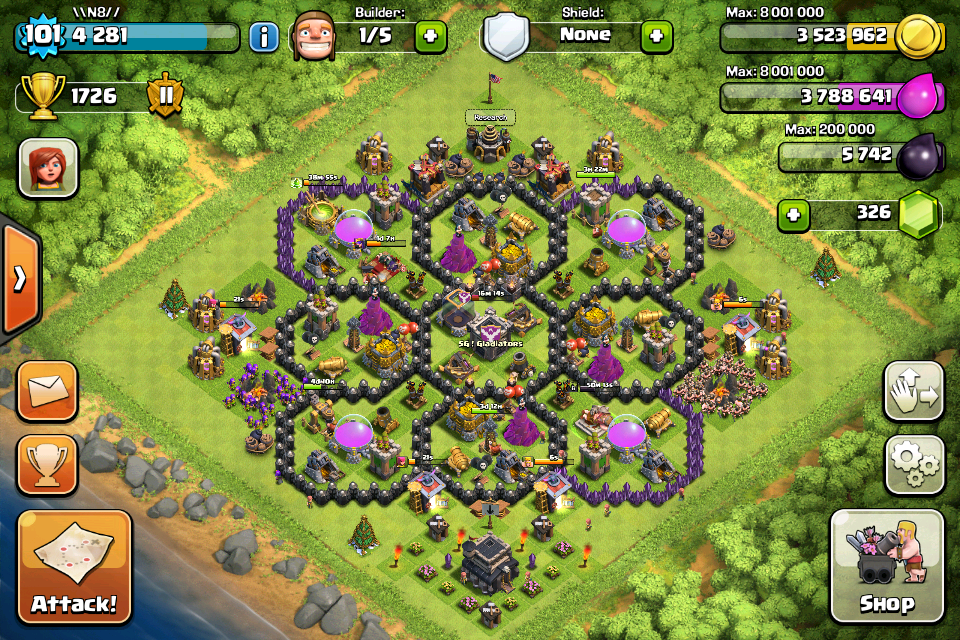Screen dimensions: 960x640
Task: Buy gems with the green plus button
Action: [x=794, y=215]
